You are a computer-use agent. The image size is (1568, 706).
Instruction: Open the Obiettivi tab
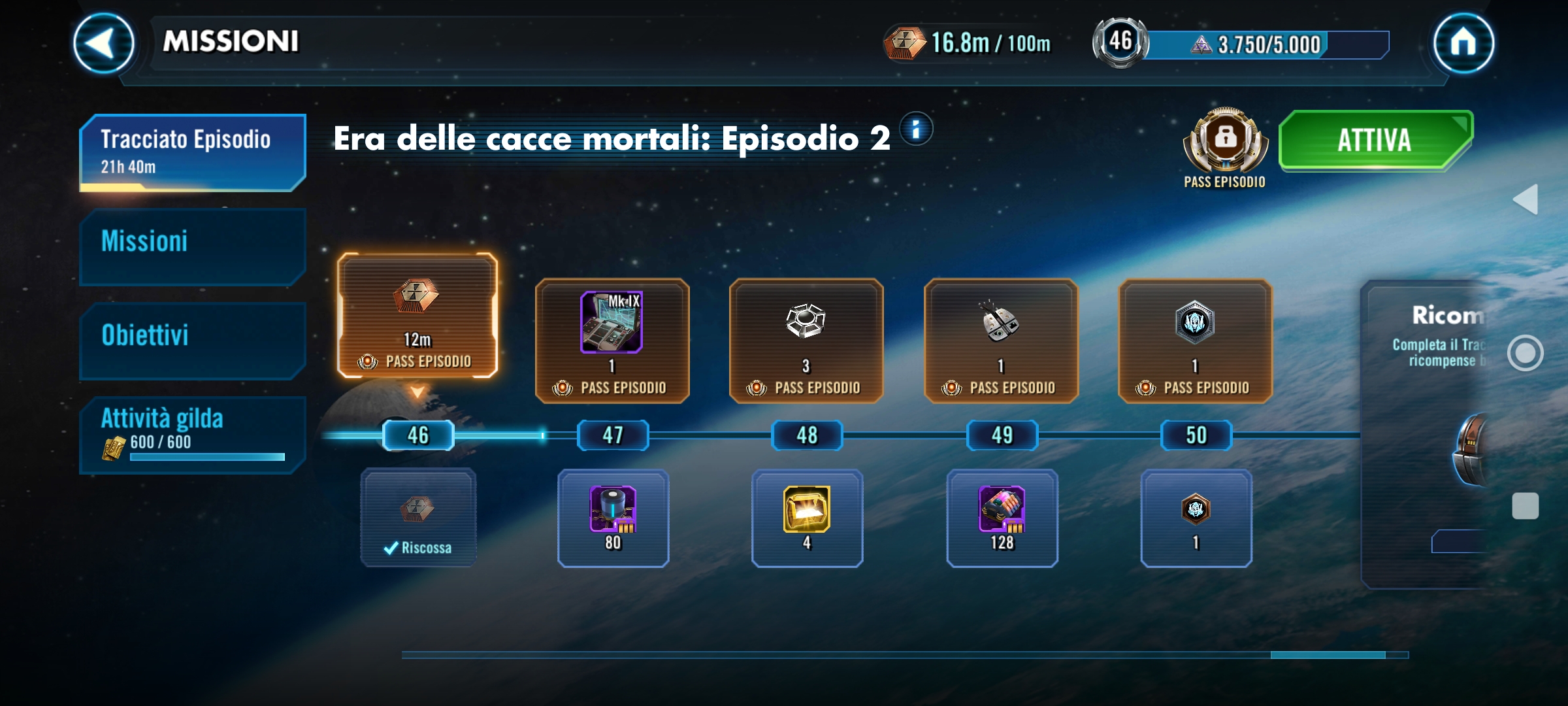point(192,340)
